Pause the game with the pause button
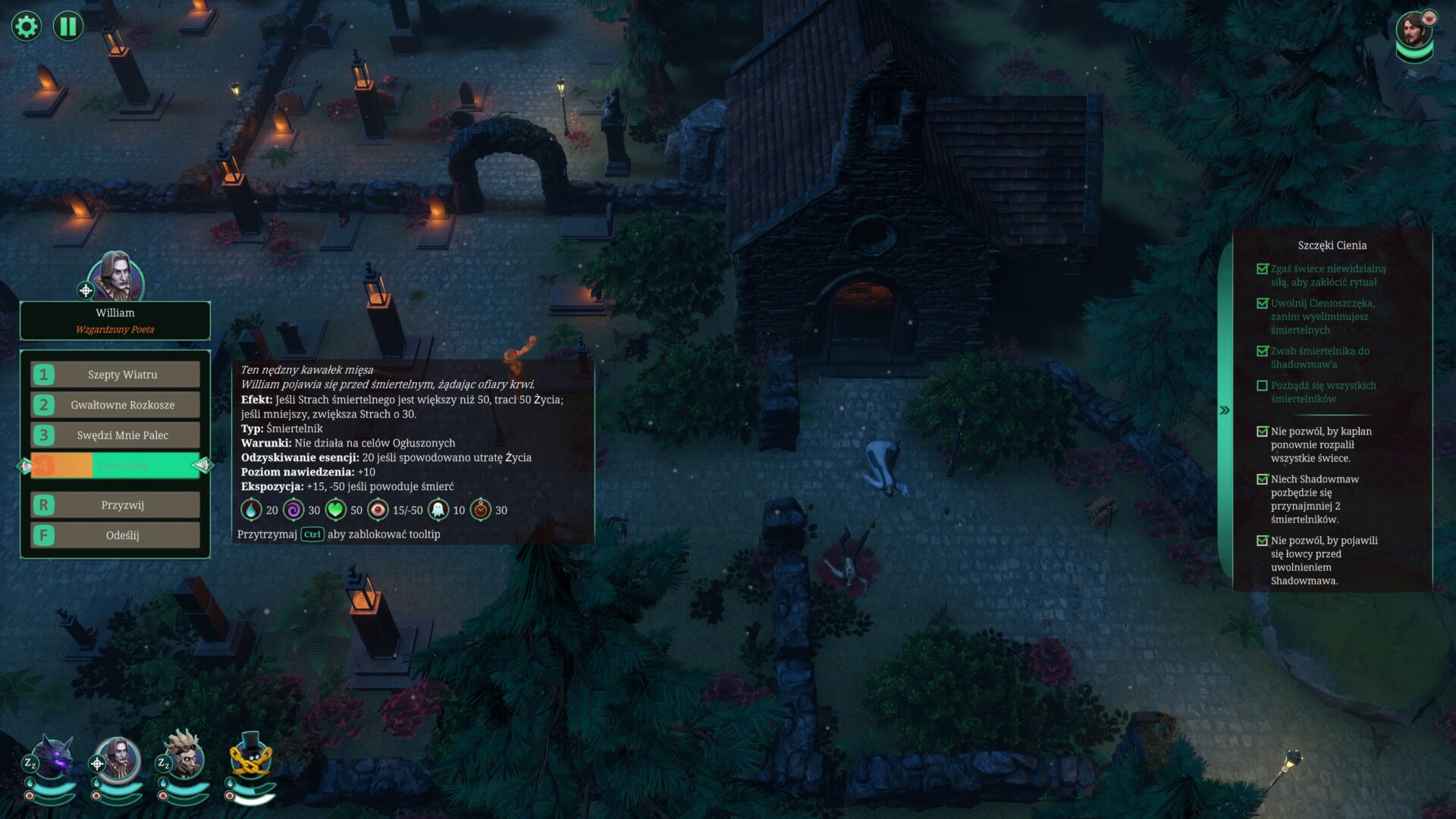 (x=68, y=27)
